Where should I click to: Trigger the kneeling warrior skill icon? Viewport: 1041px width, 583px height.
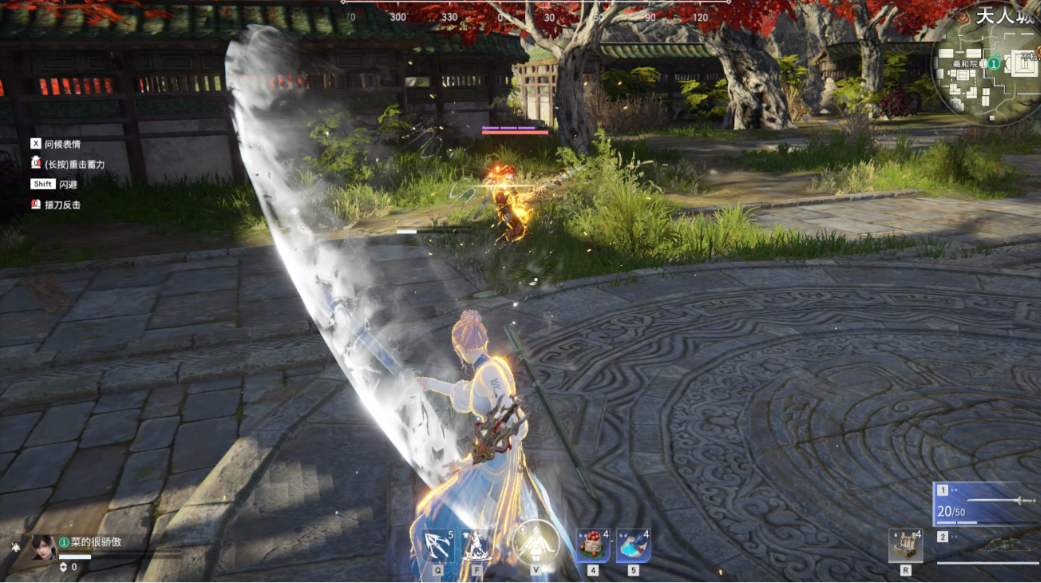(476, 546)
